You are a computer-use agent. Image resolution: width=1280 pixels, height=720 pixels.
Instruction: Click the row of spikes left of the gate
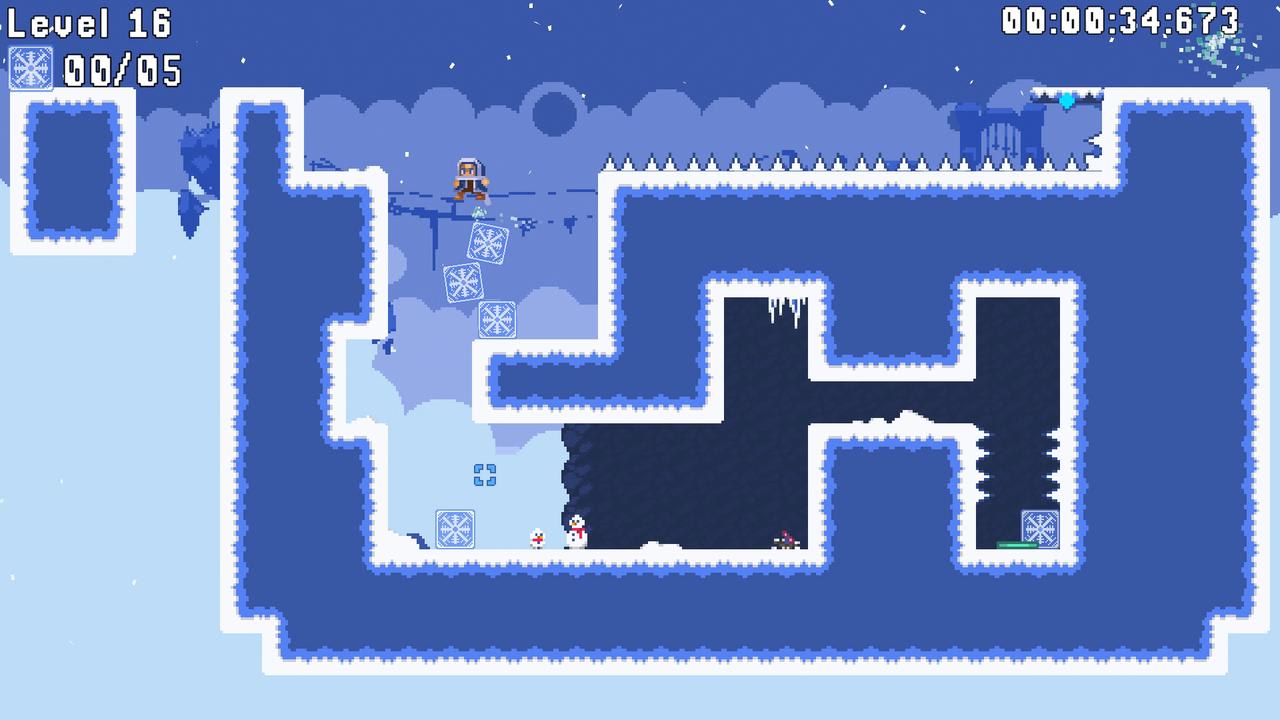[x=780, y=160]
